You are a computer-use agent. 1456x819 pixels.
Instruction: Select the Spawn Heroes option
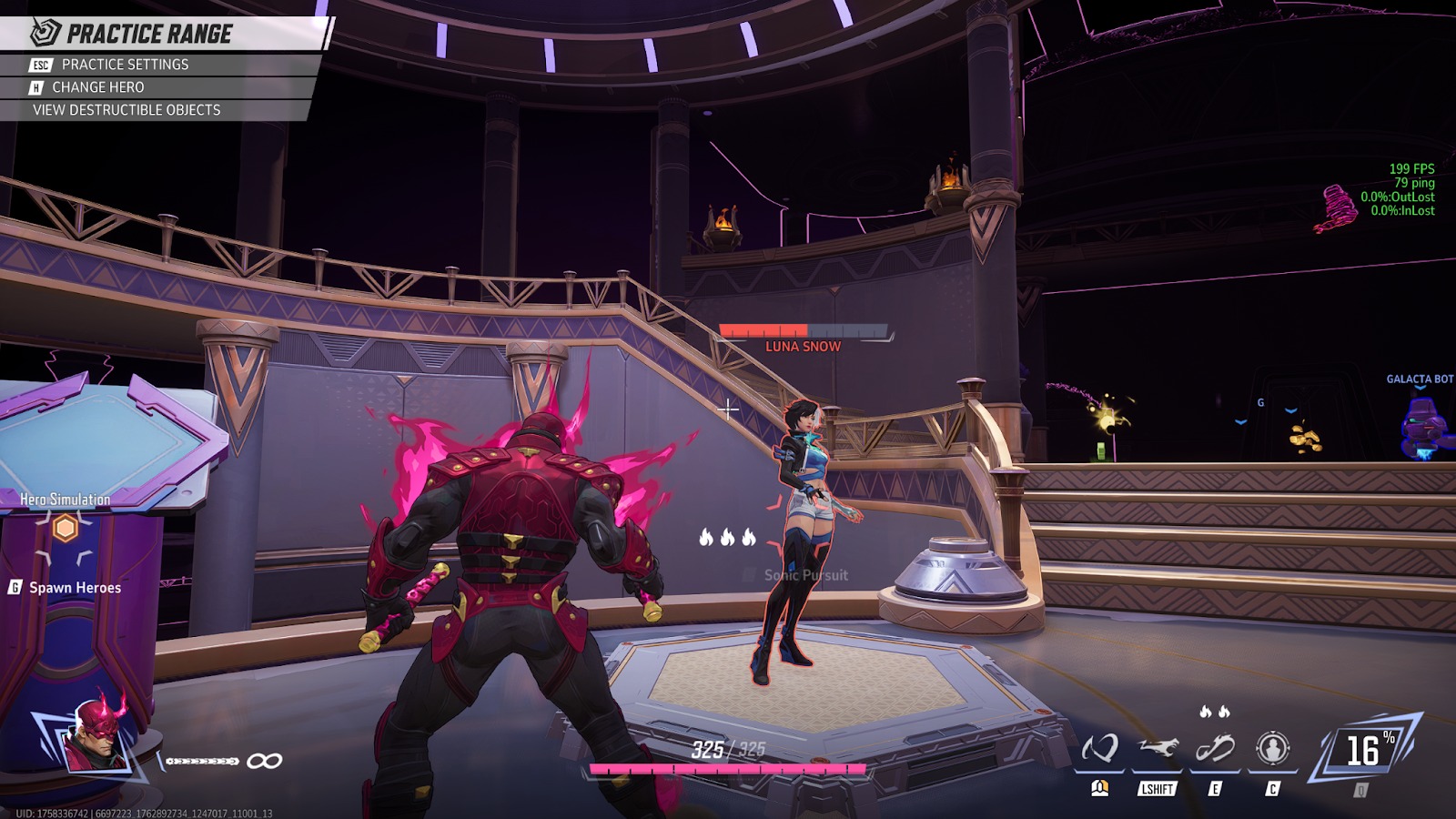click(75, 588)
